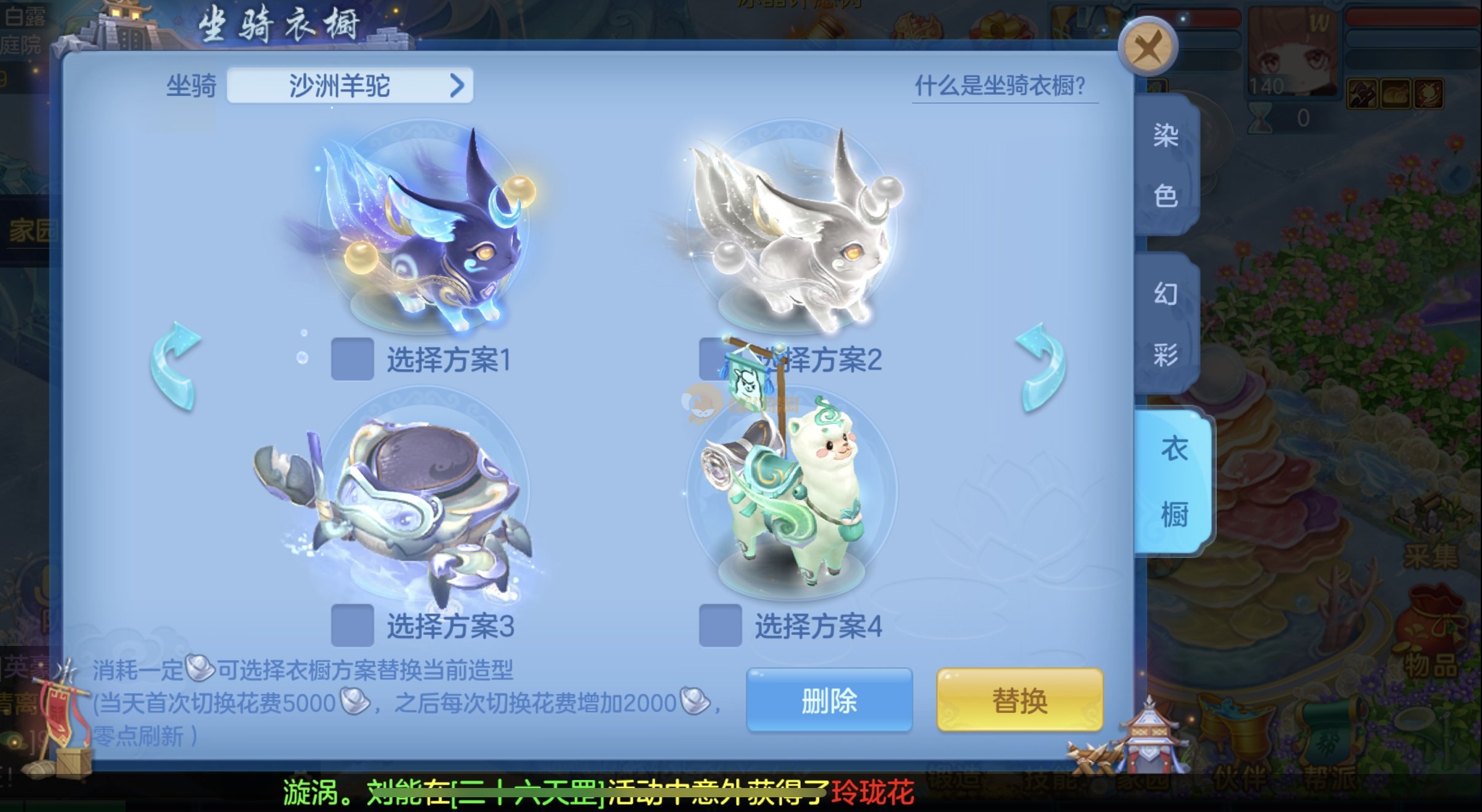
Task: Go to previous page with left arrow
Action: point(176,365)
